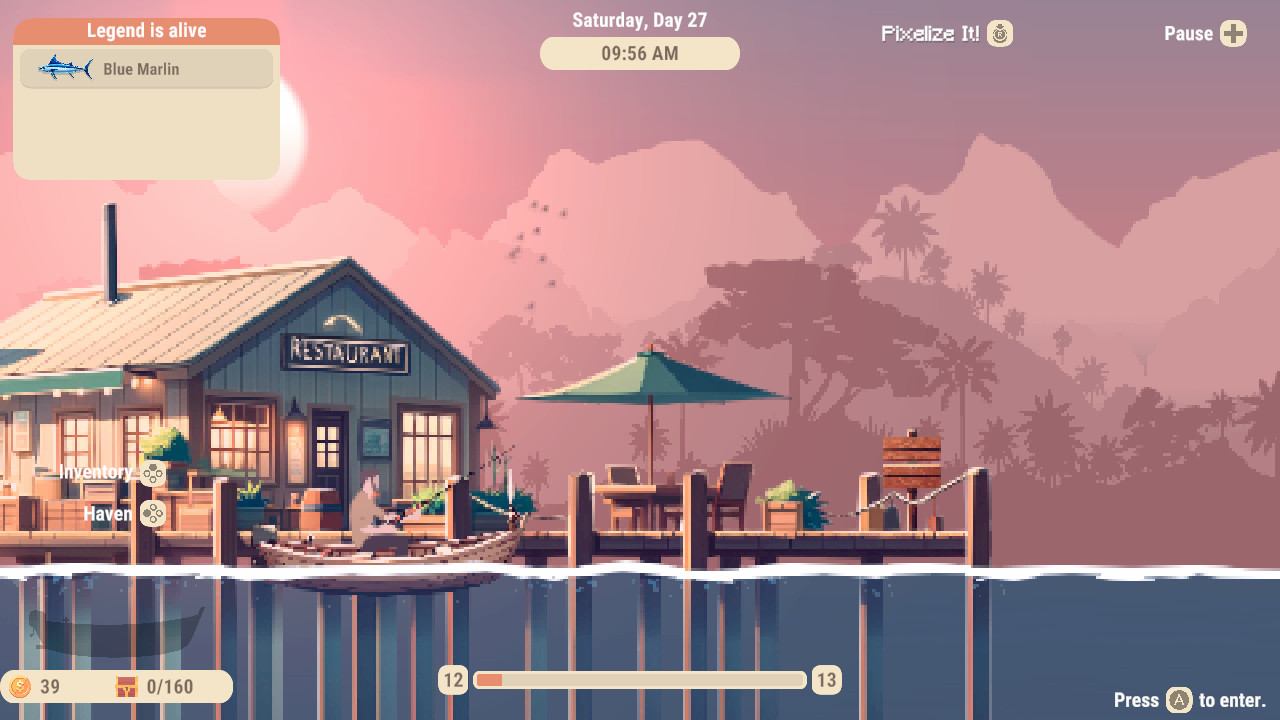Click the 09:56 AM time display

(x=639, y=53)
